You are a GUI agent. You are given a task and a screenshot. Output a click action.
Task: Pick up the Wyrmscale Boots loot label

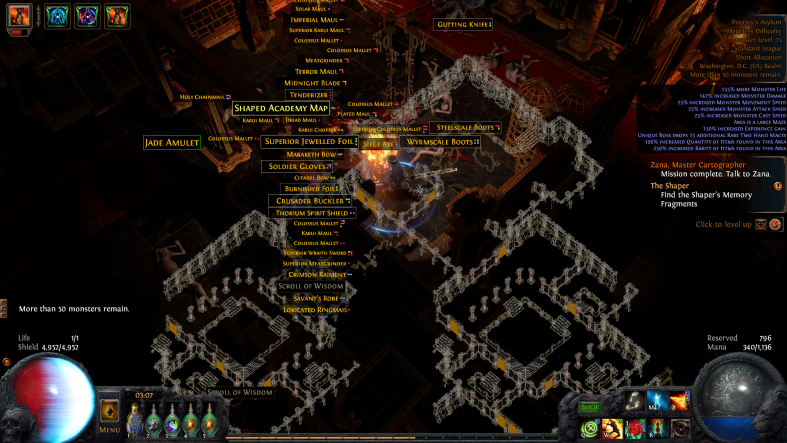coord(438,142)
